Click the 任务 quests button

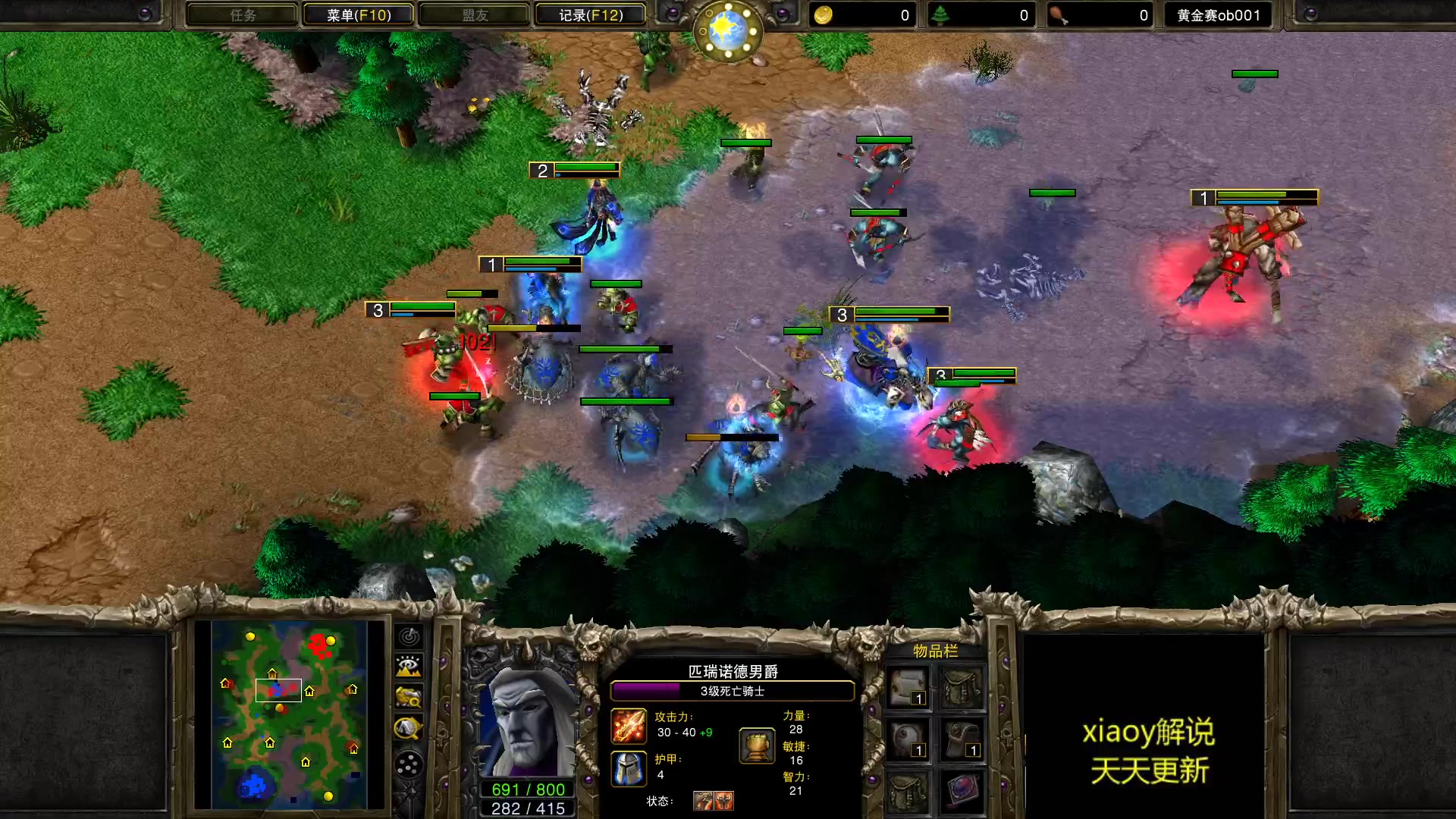[241, 14]
